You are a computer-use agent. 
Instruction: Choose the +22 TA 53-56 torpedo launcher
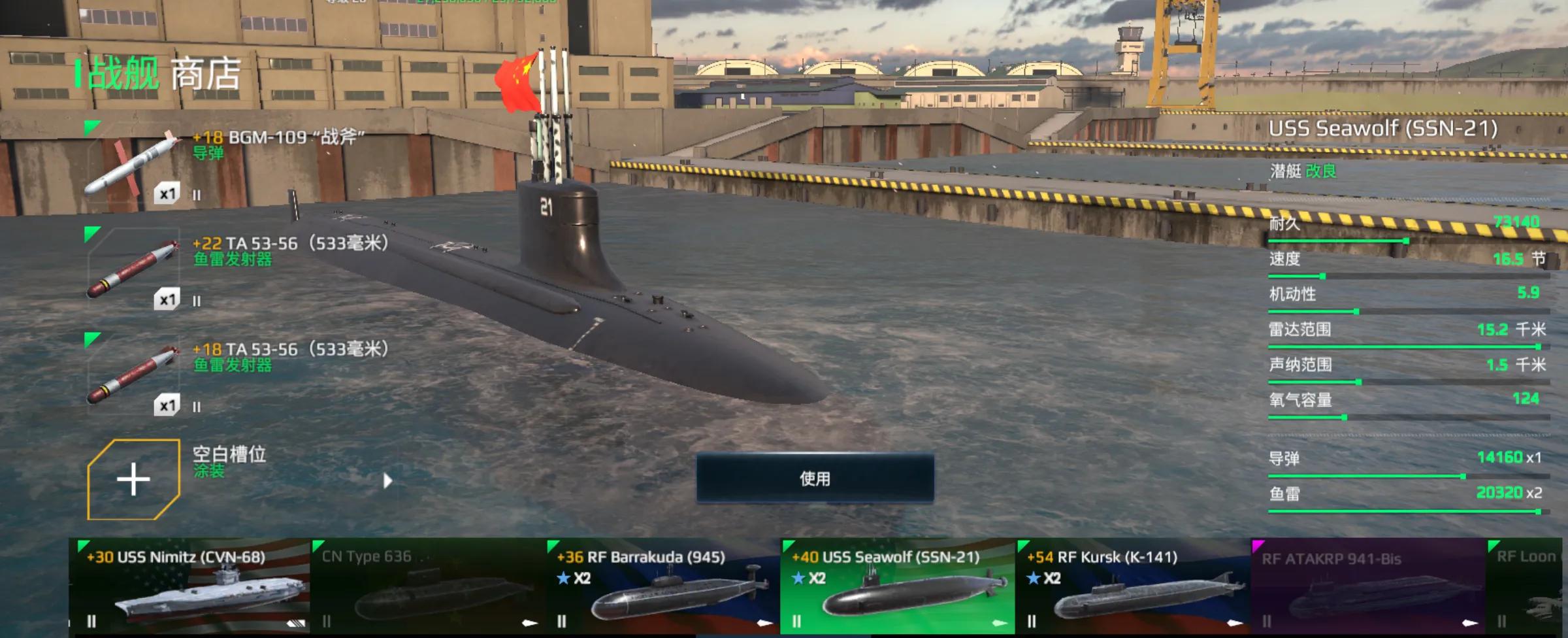[x=133, y=270]
